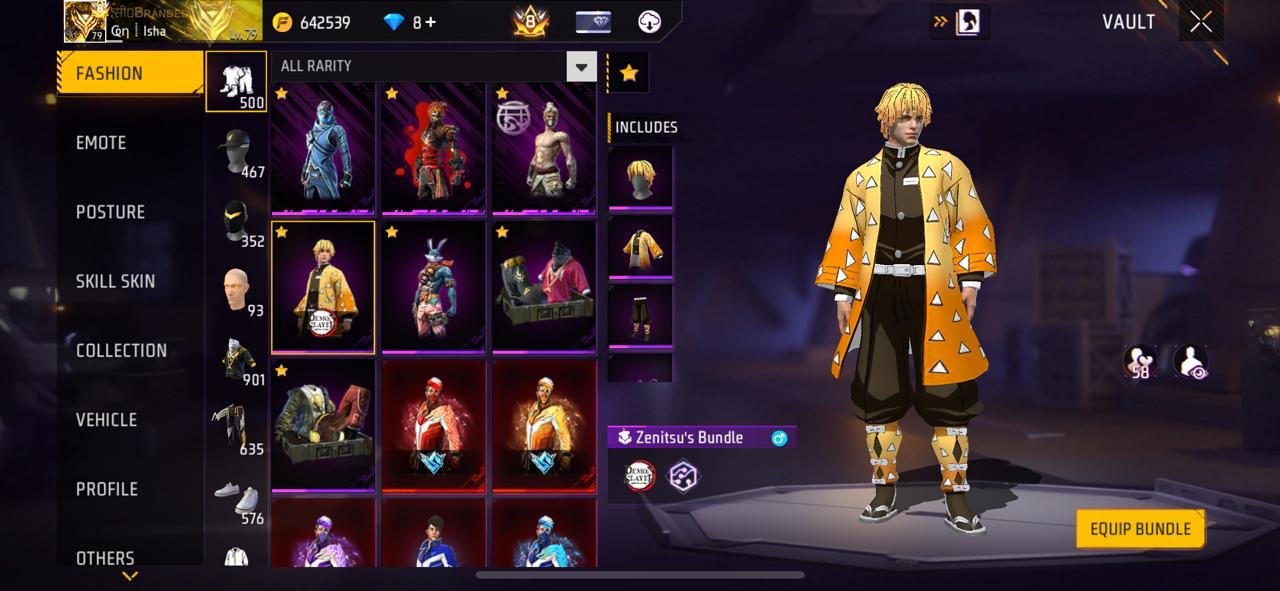Toggle the star favorites filter
1280x591 pixels.
[x=629, y=73]
